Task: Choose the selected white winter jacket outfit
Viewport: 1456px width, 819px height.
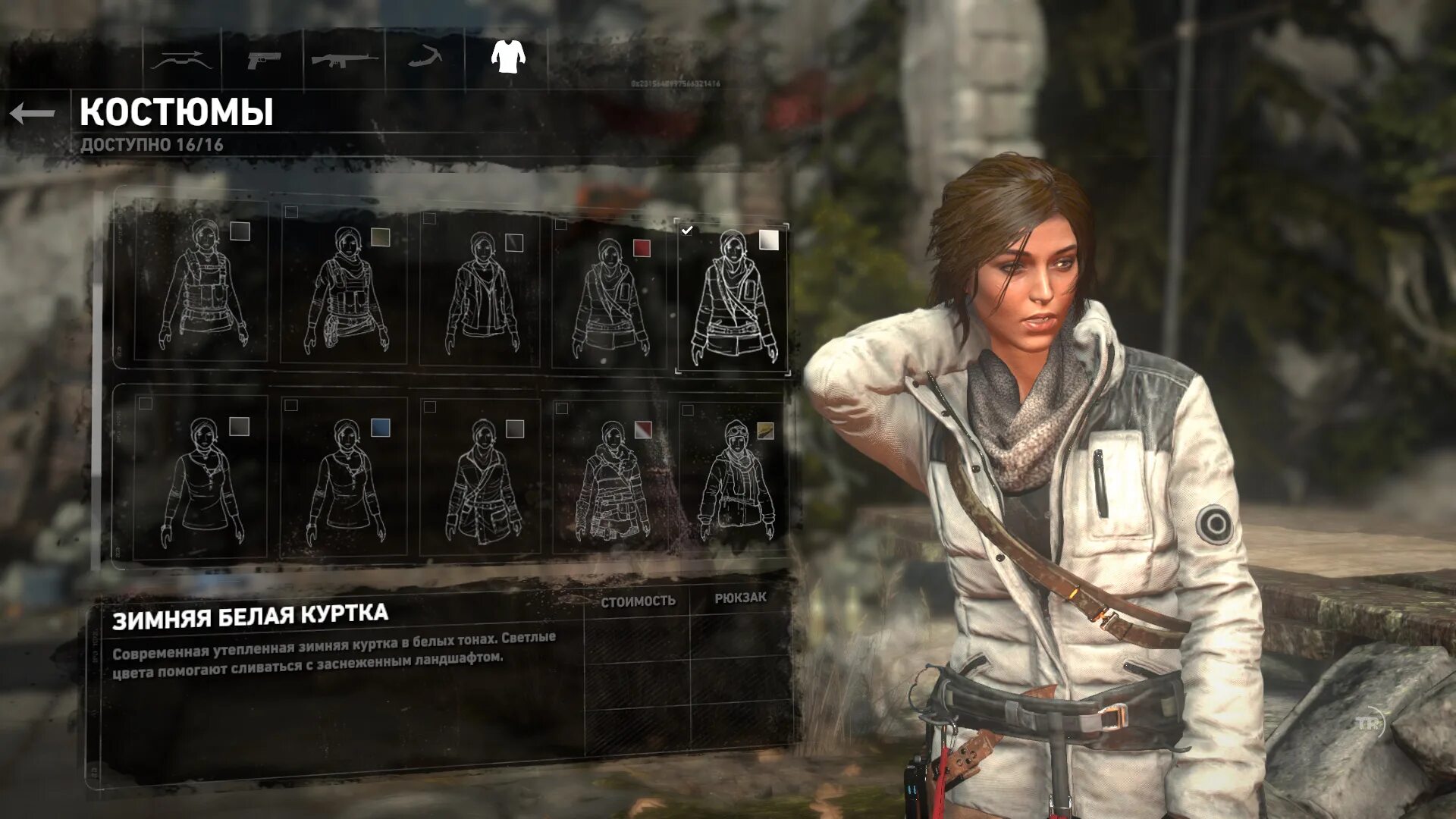Action: [x=733, y=297]
